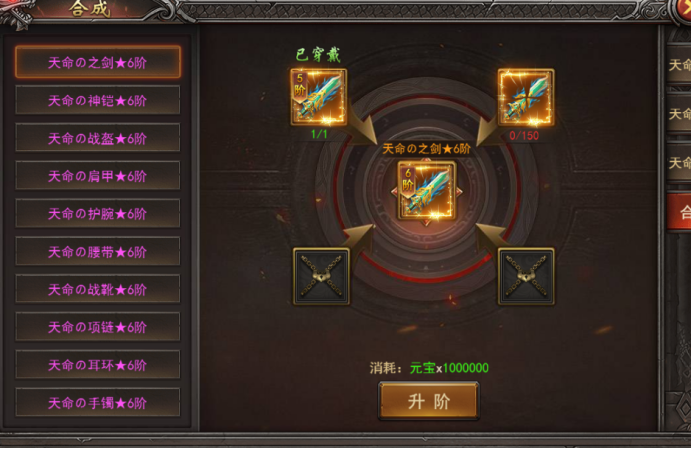
Task: Choose 天命の腰带★6阶 synthesis option
Action: click(x=98, y=252)
